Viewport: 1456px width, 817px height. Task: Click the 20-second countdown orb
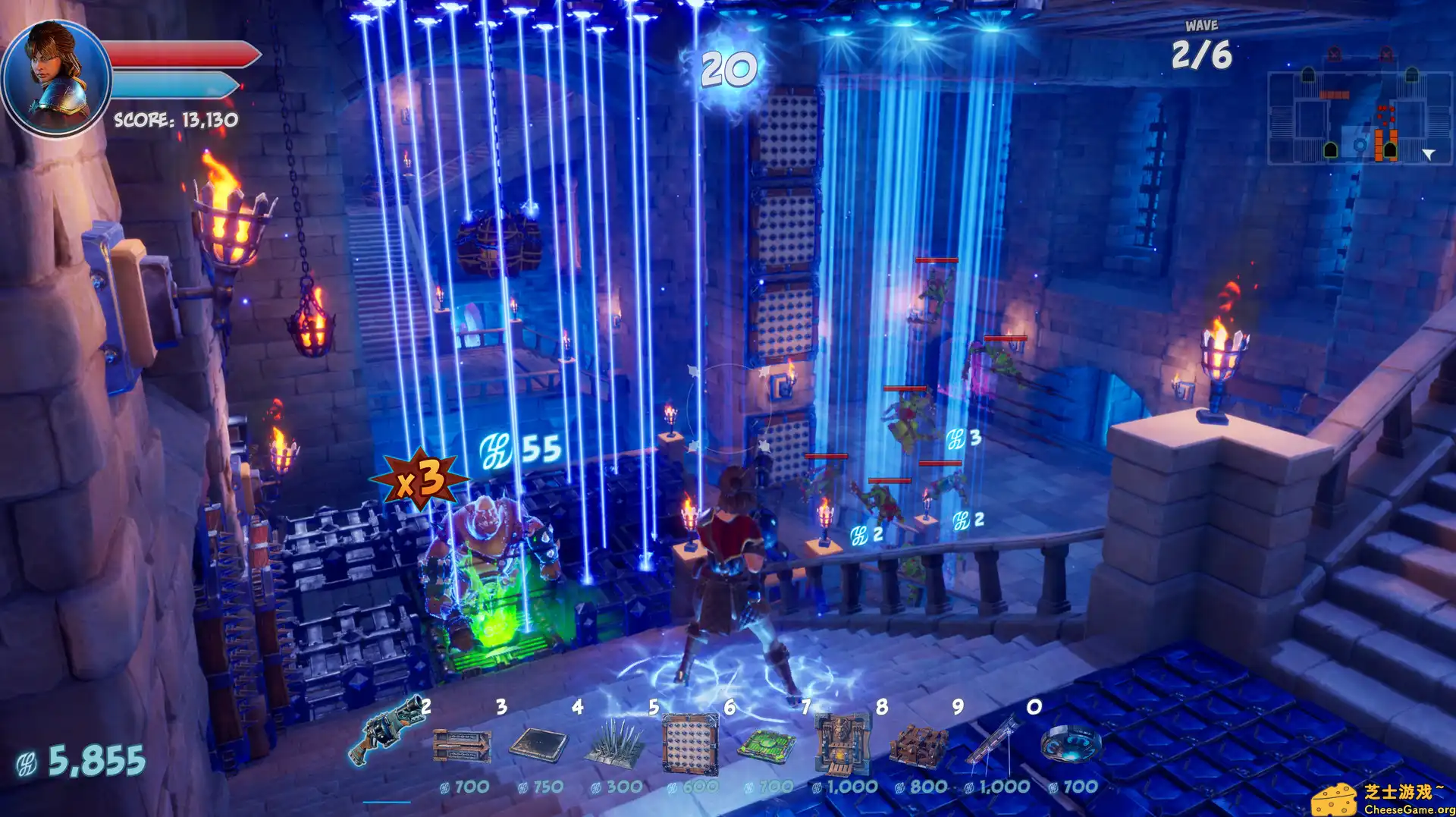coord(730,71)
